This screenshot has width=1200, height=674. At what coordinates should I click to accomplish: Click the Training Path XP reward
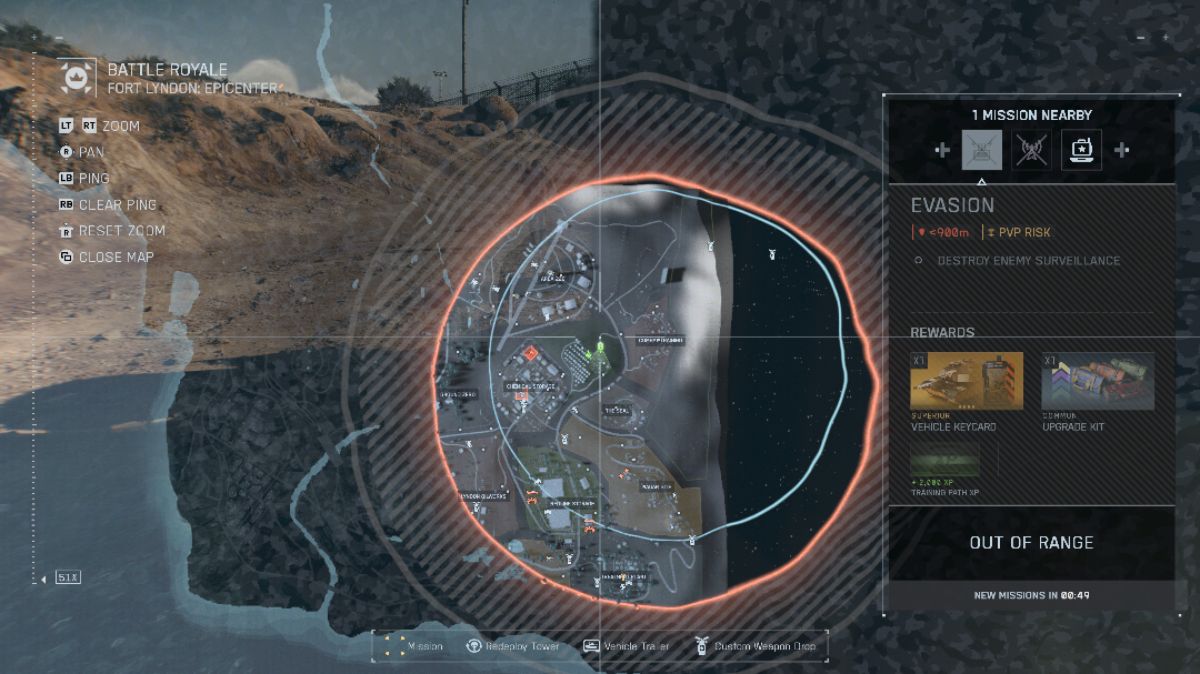945,466
